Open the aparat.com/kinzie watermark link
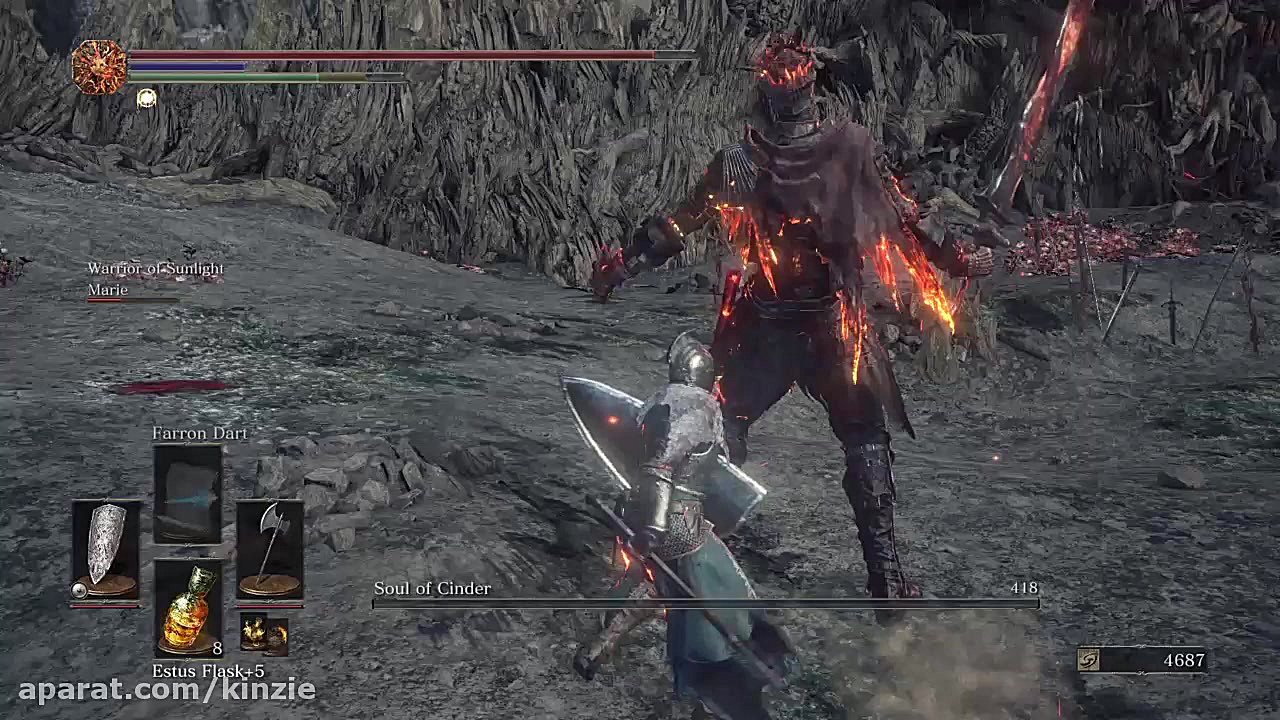The height and width of the screenshot is (720, 1280). point(158,688)
